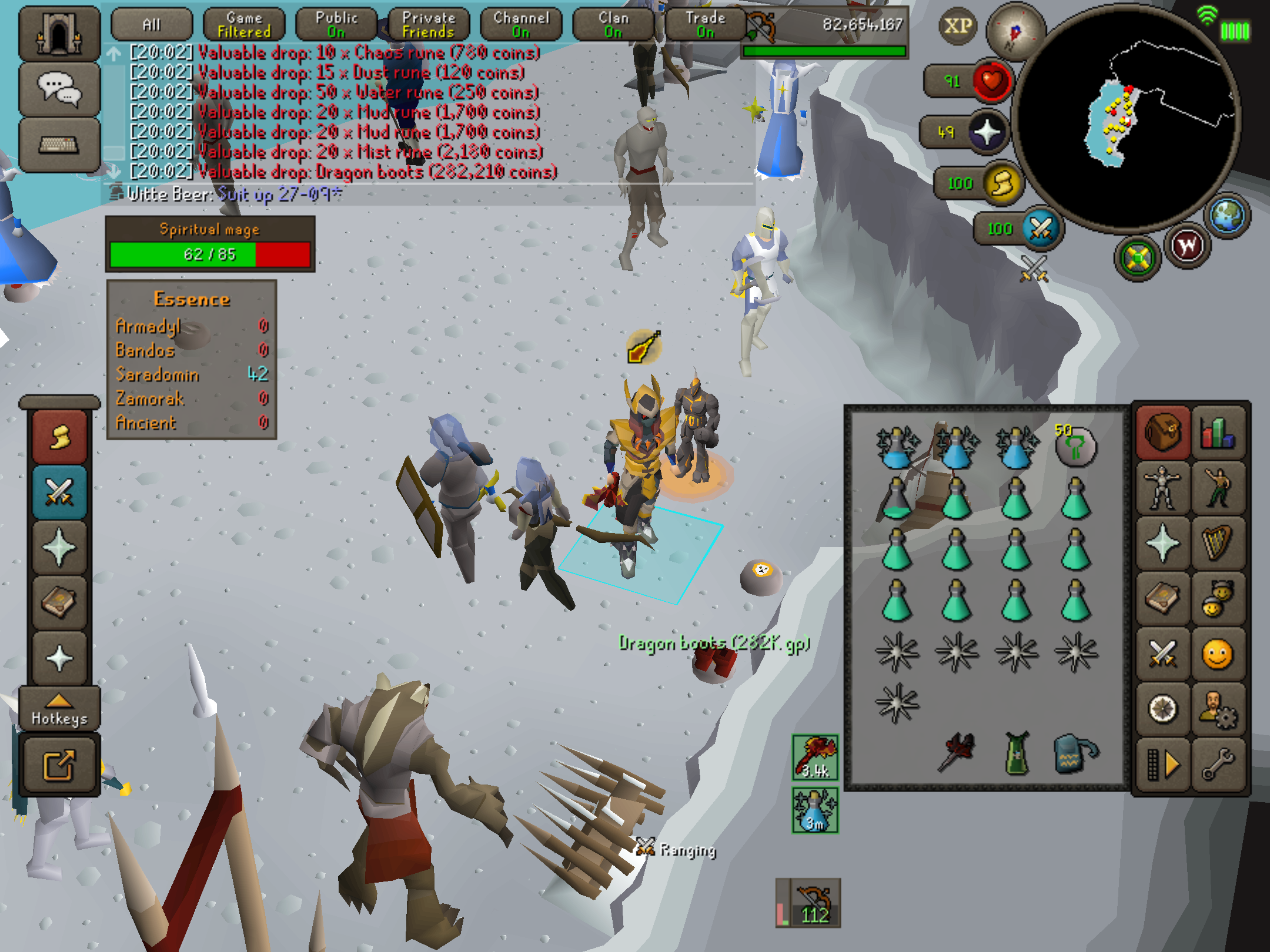
Task: Open the settings wrench tab
Action: tap(1218, 764)
